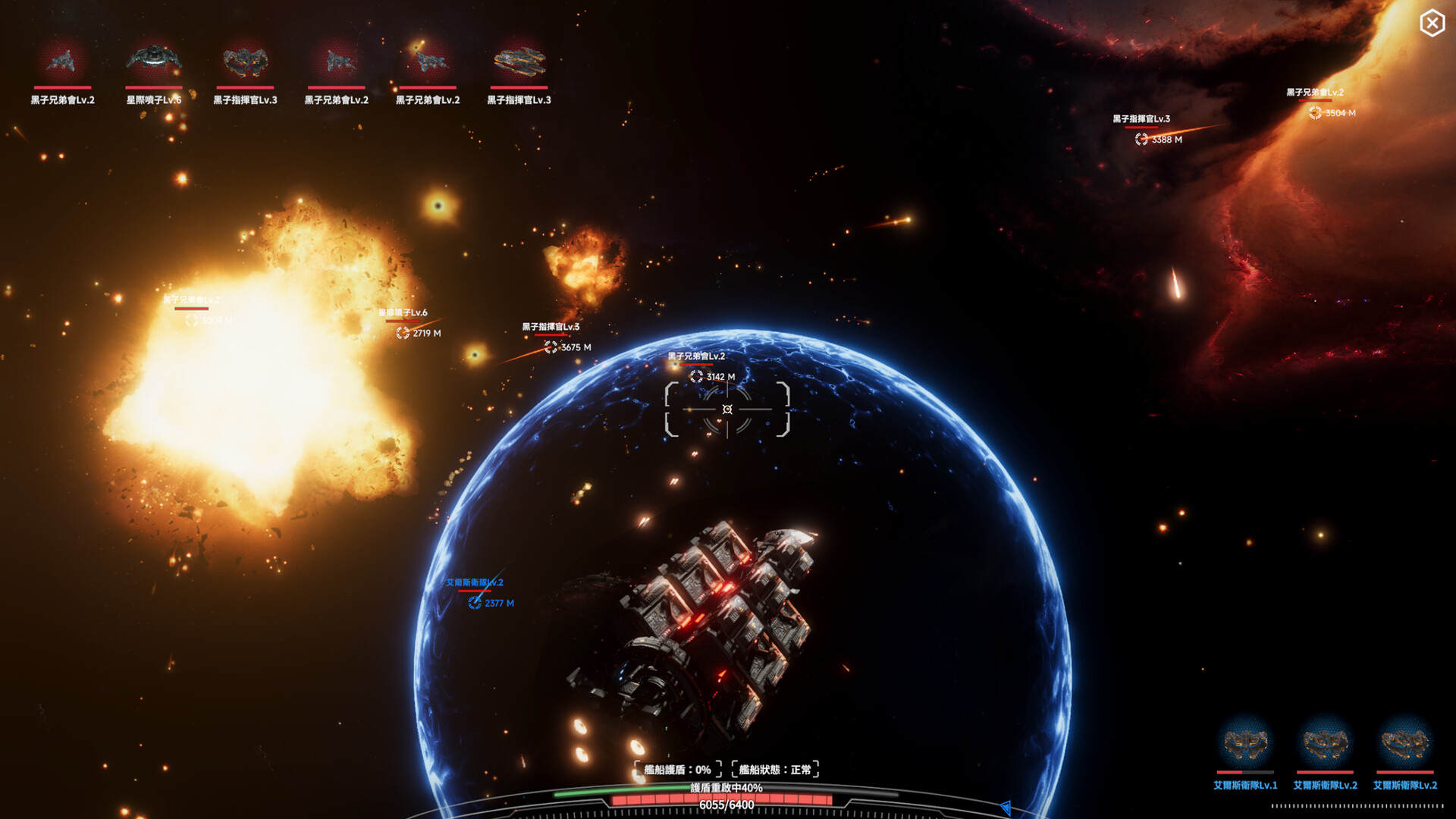The width and height of the screenshot is (1456, 819).
Task: Lock onto the 黑子兄弟會Lv.2 marker at 3142 M
Action: coord(696,376)
